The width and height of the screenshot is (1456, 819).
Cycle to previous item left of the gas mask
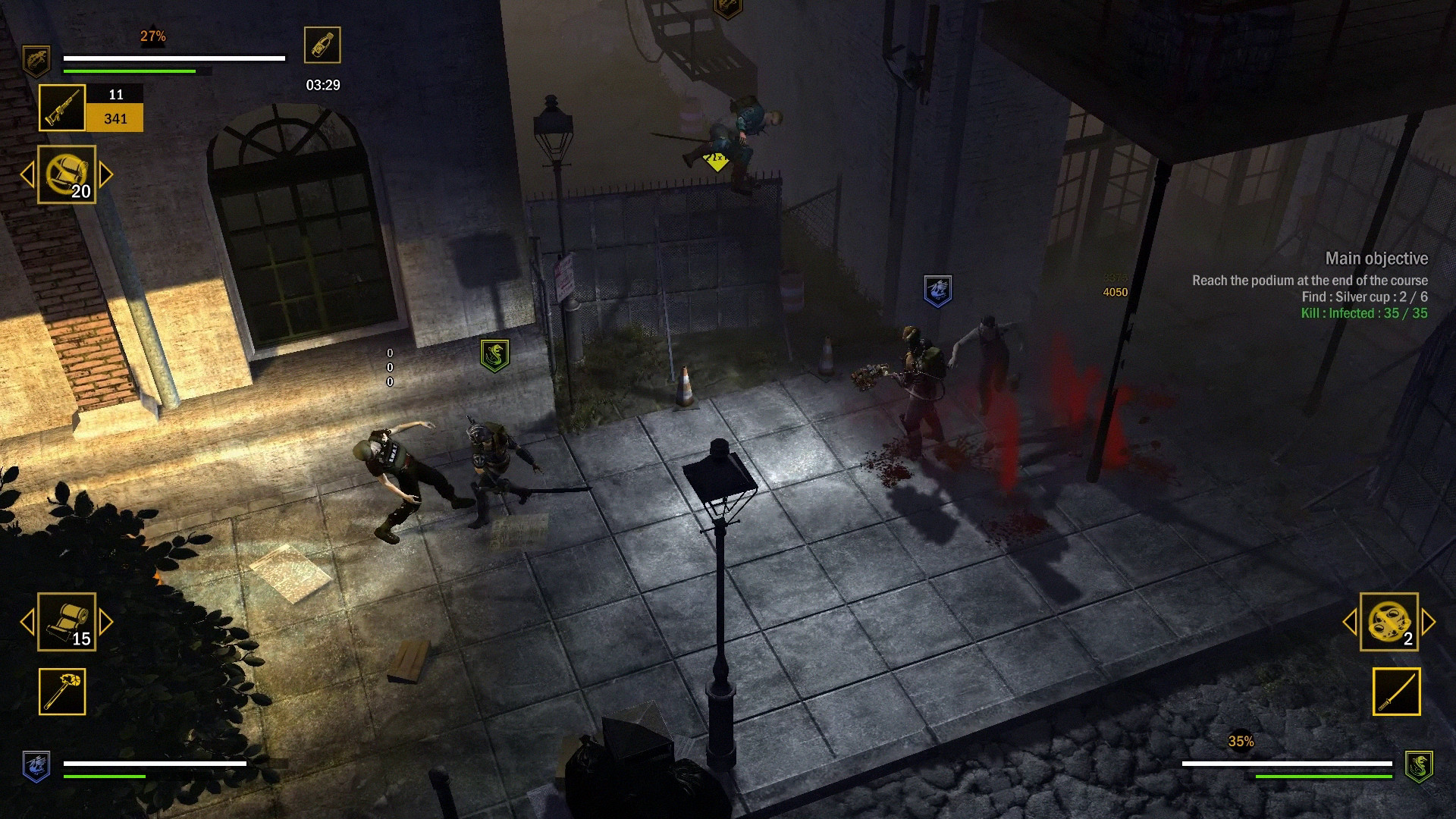[1350, 622]
